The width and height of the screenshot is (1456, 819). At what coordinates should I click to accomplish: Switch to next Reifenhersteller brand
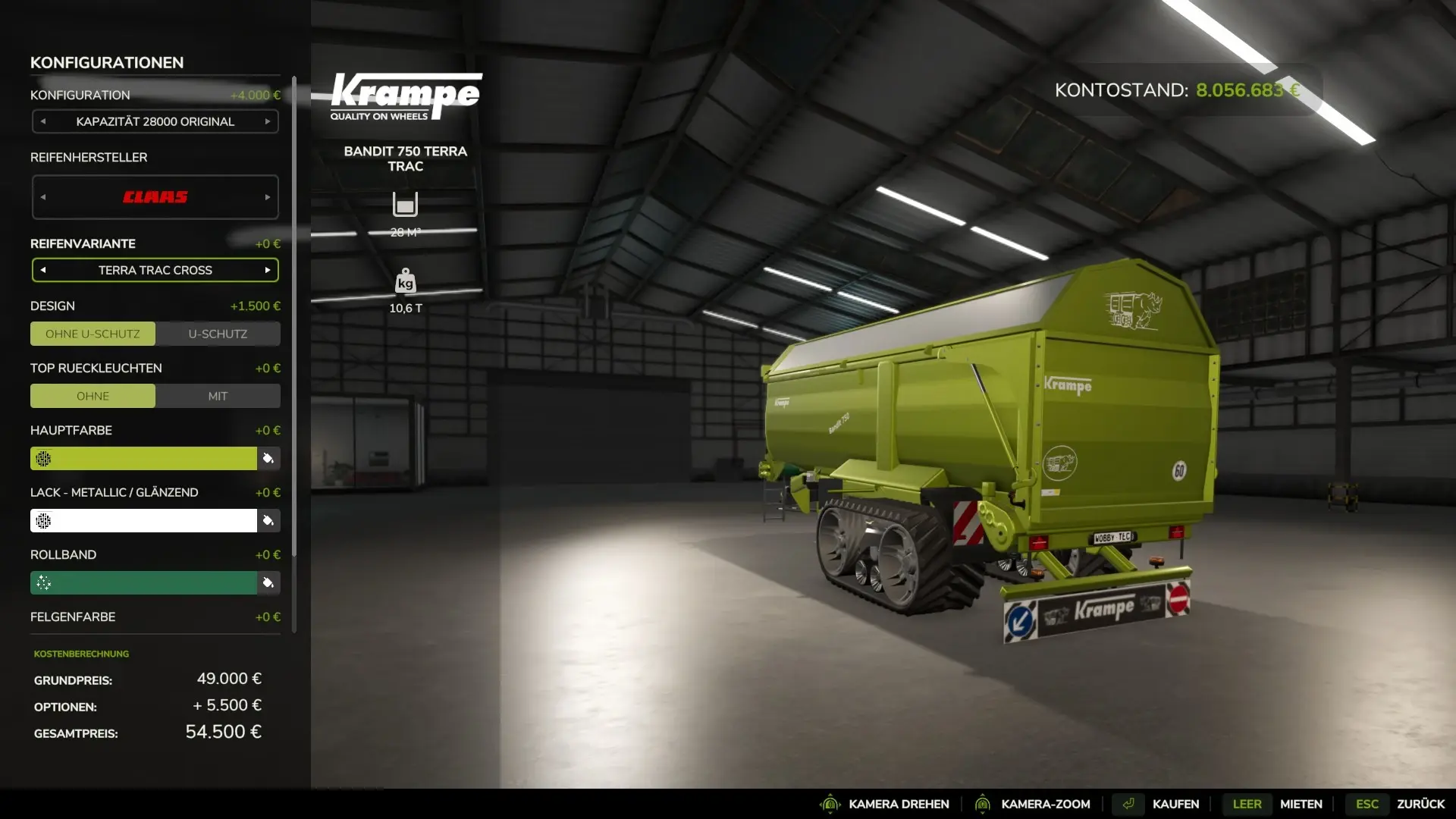tap(268, 197)
